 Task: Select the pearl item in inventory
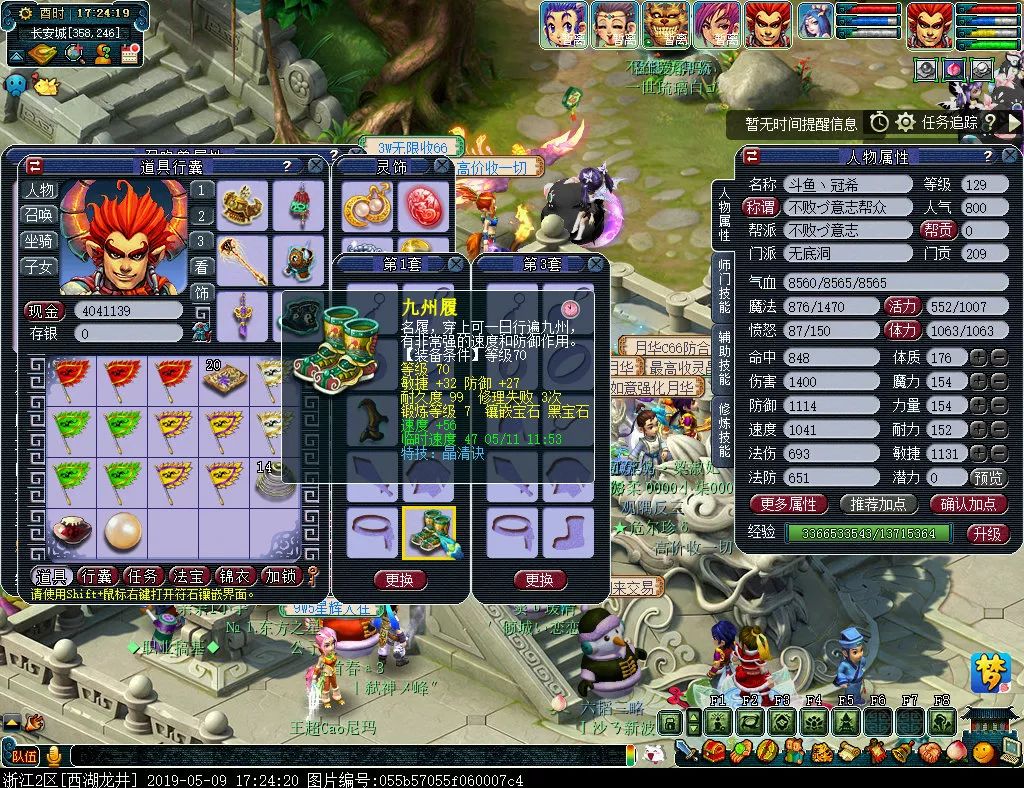point(123,533)
